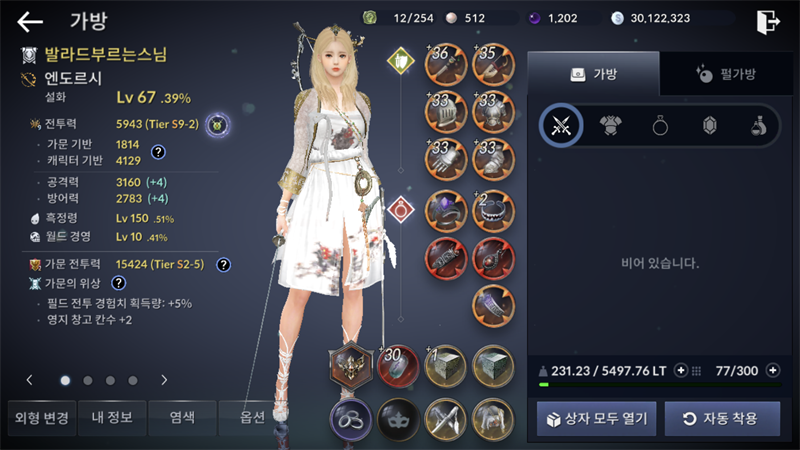View 내 정보 character info

coord(110,417)
